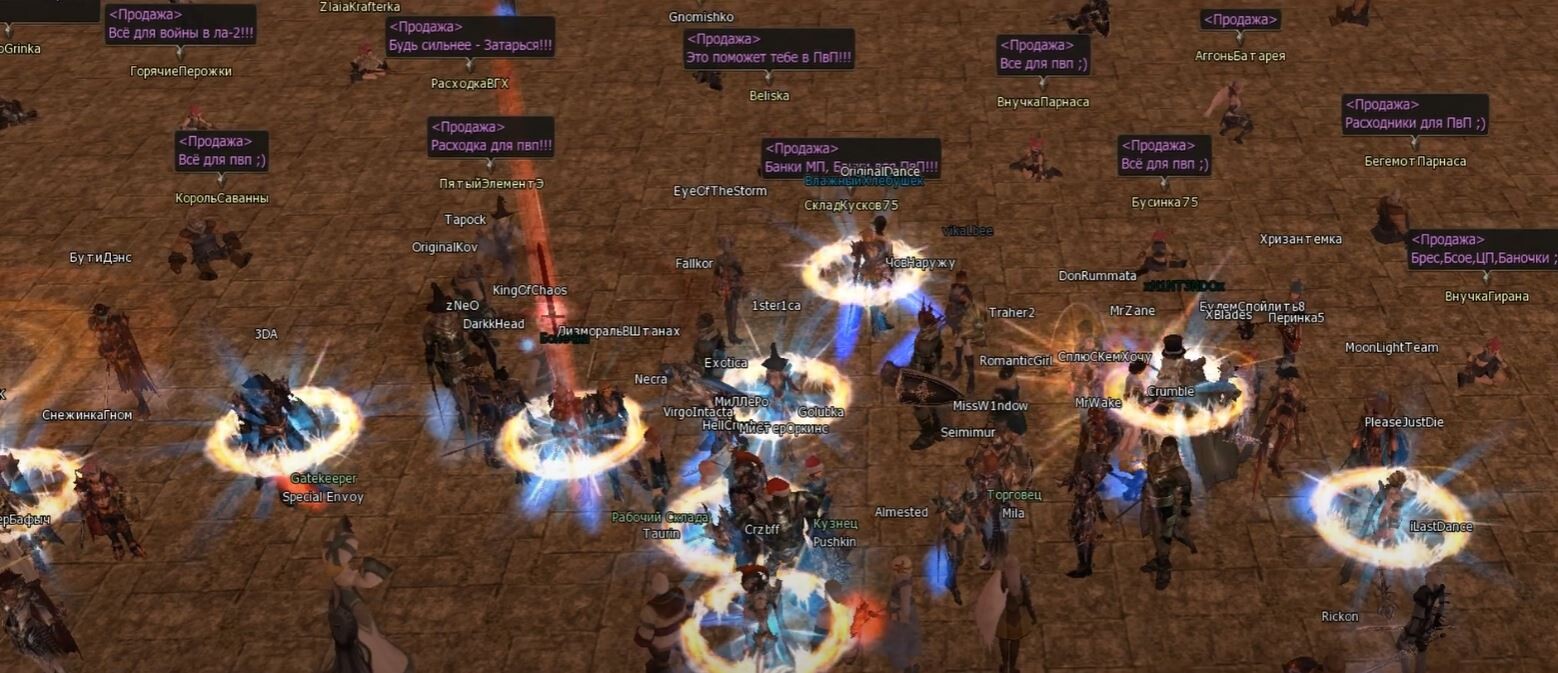Open the sale sign above КорольСаванны
Image resolution: width=1558 pixels, height=673 pixels.
coord(222,160)
